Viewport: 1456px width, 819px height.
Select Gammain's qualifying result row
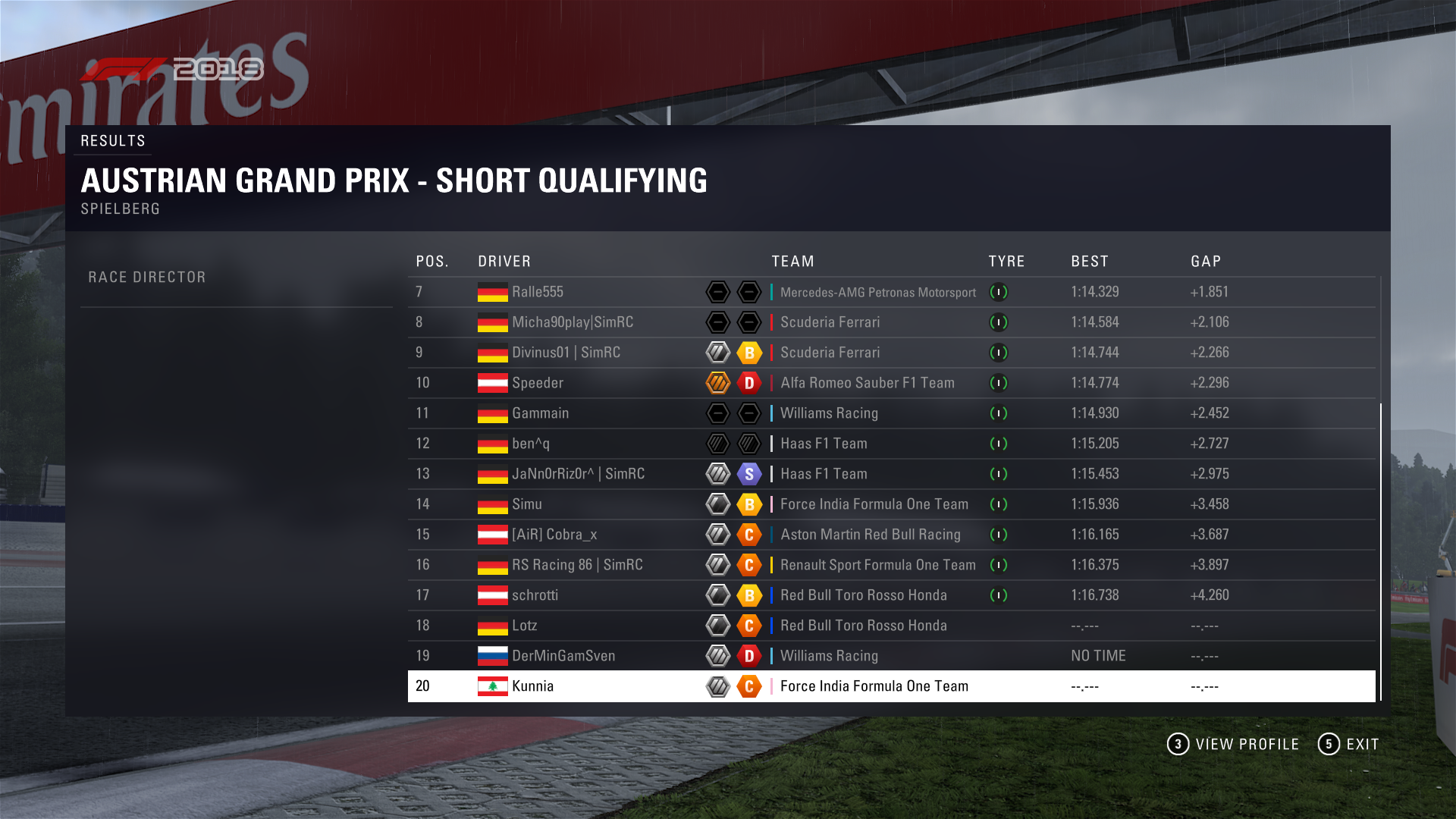click(540, 413)
